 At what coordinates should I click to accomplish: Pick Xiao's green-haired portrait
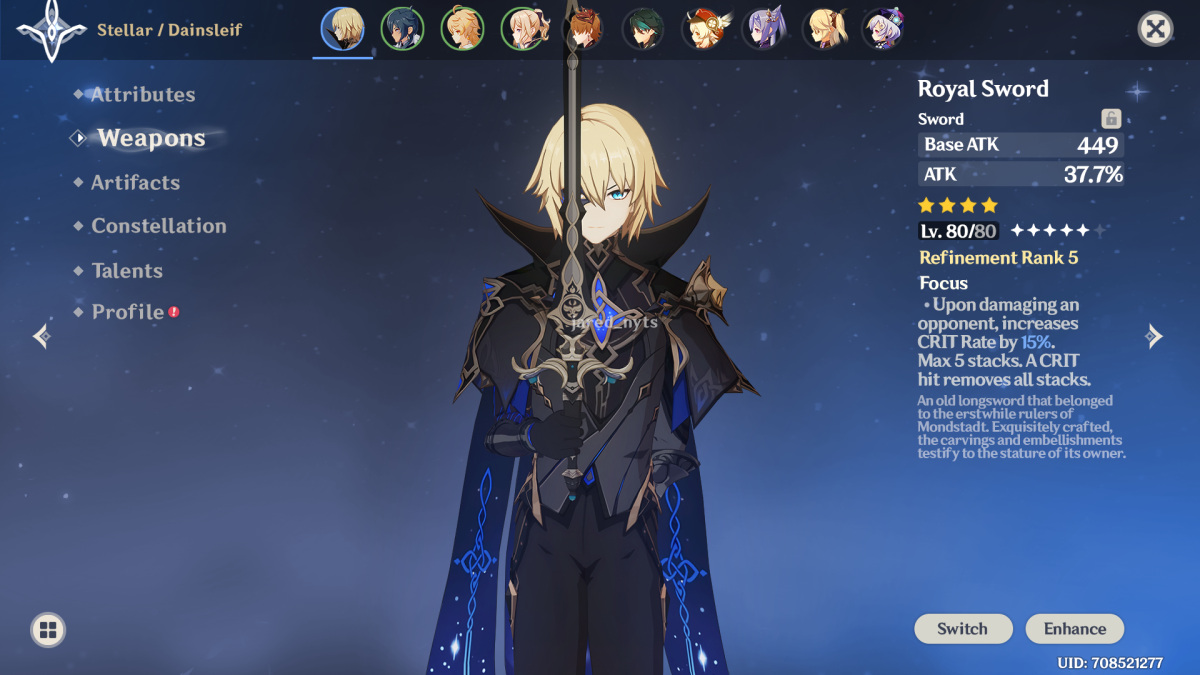click(x=642, y=29)
